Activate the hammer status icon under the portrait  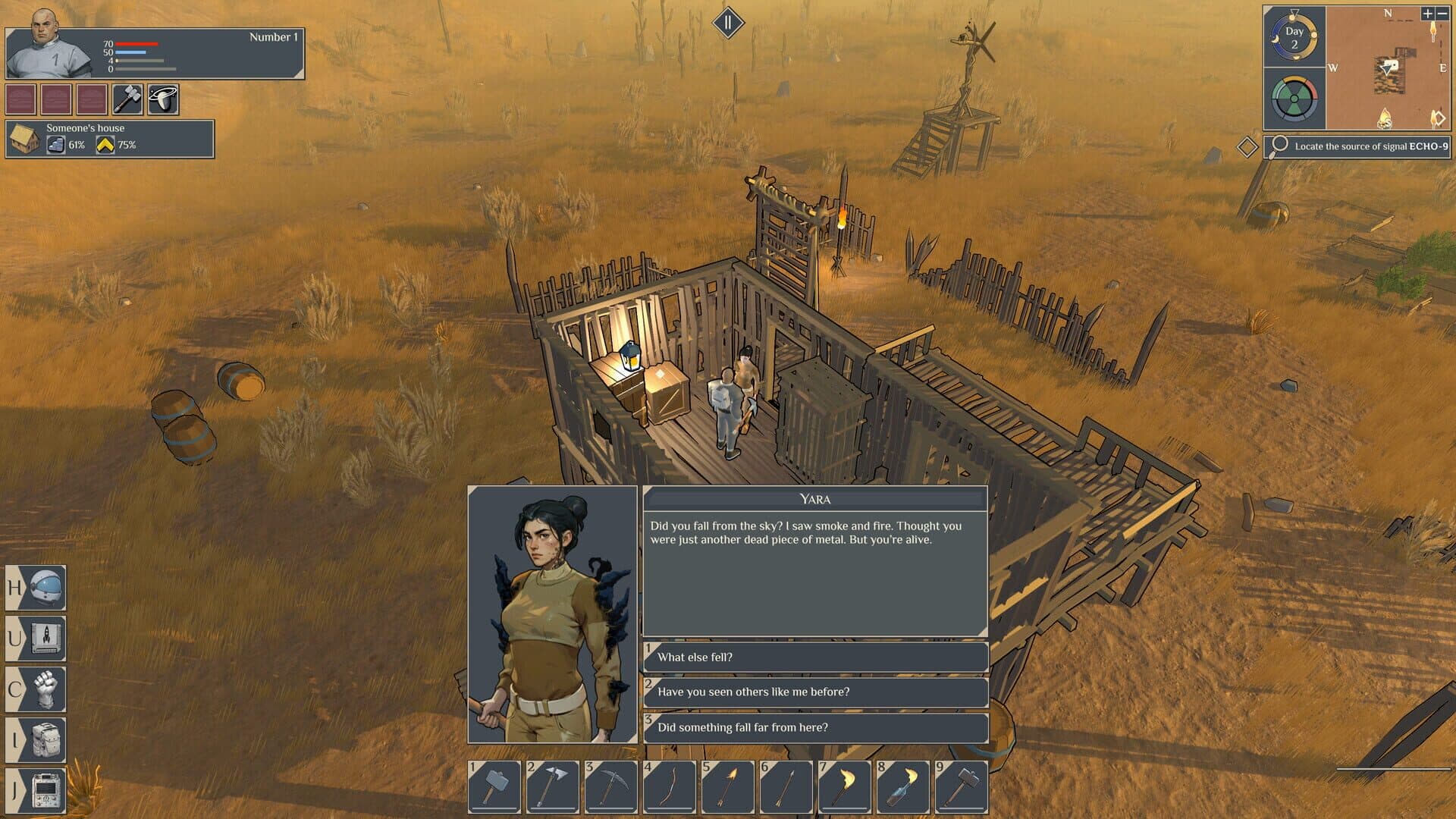[x=127, y=99]
